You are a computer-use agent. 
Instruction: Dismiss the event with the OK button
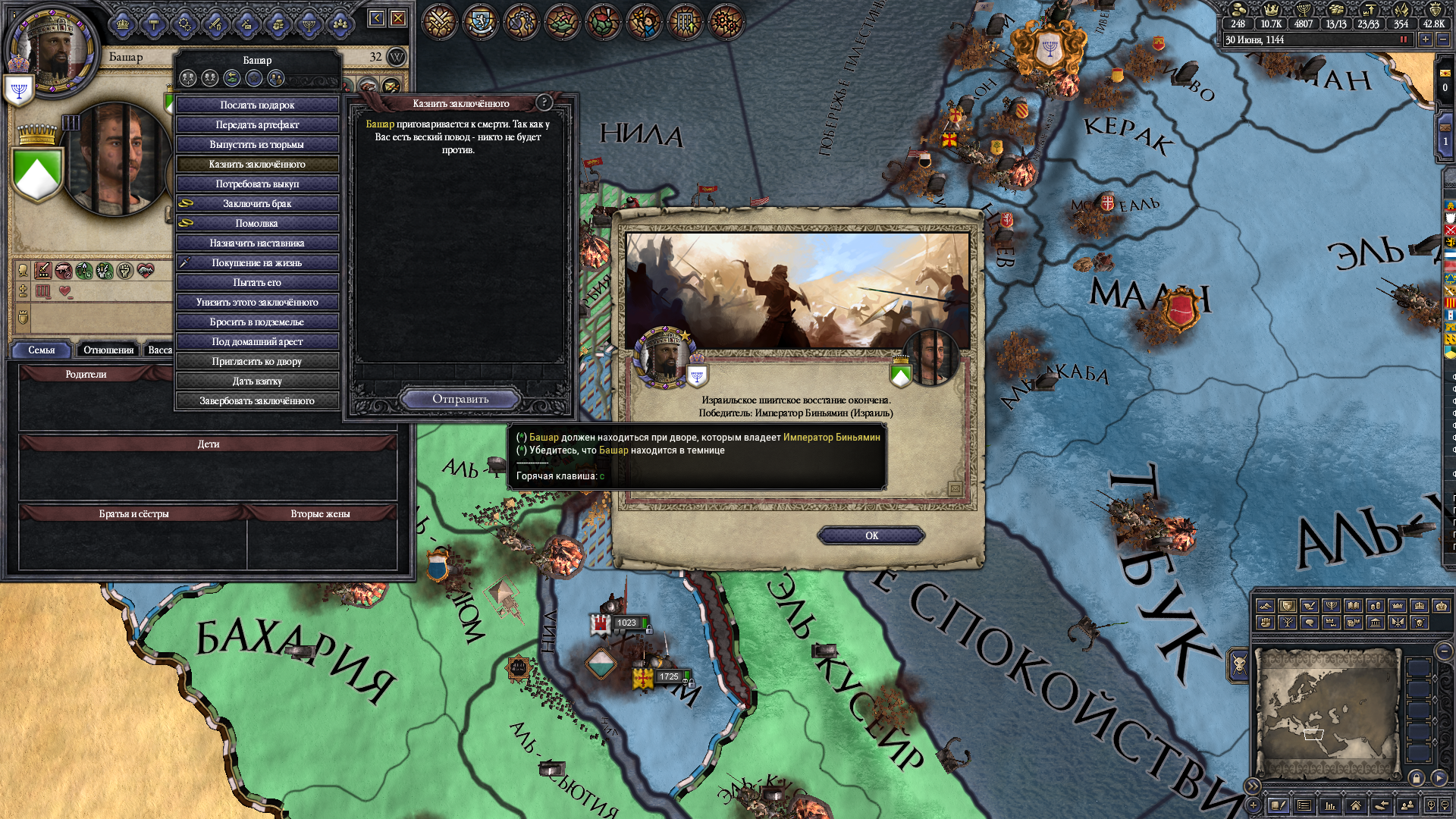pos(871,535)
